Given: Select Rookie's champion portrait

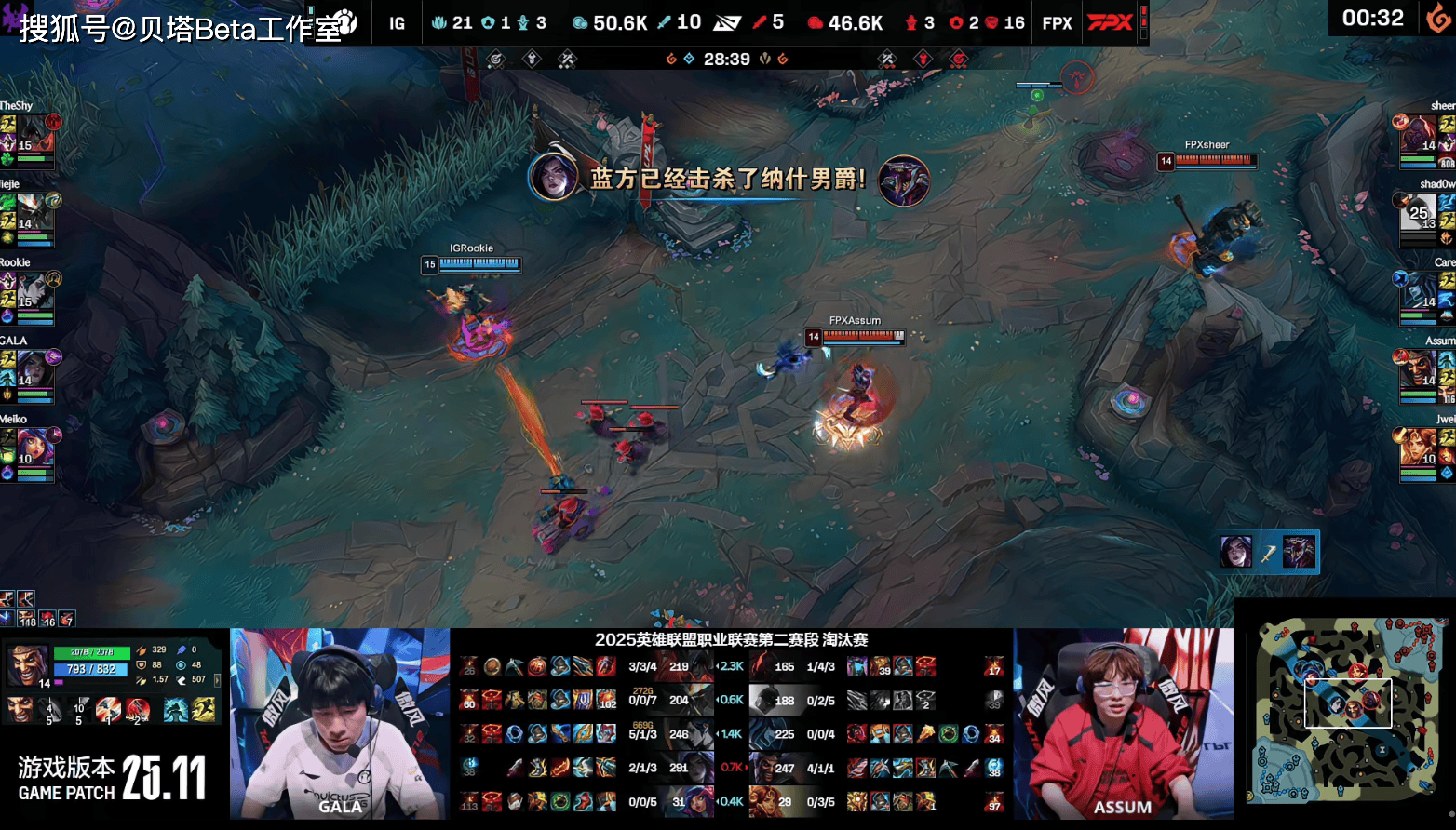Looking at the screenshot, I should click(x=34, y=292).
